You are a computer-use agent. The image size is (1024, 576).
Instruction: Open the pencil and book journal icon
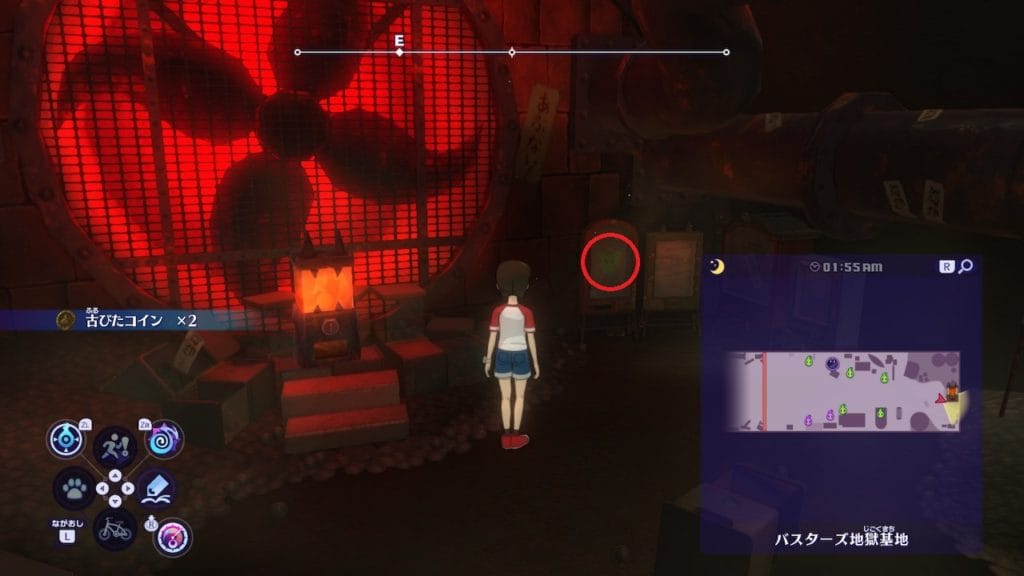tap(157, 488)
